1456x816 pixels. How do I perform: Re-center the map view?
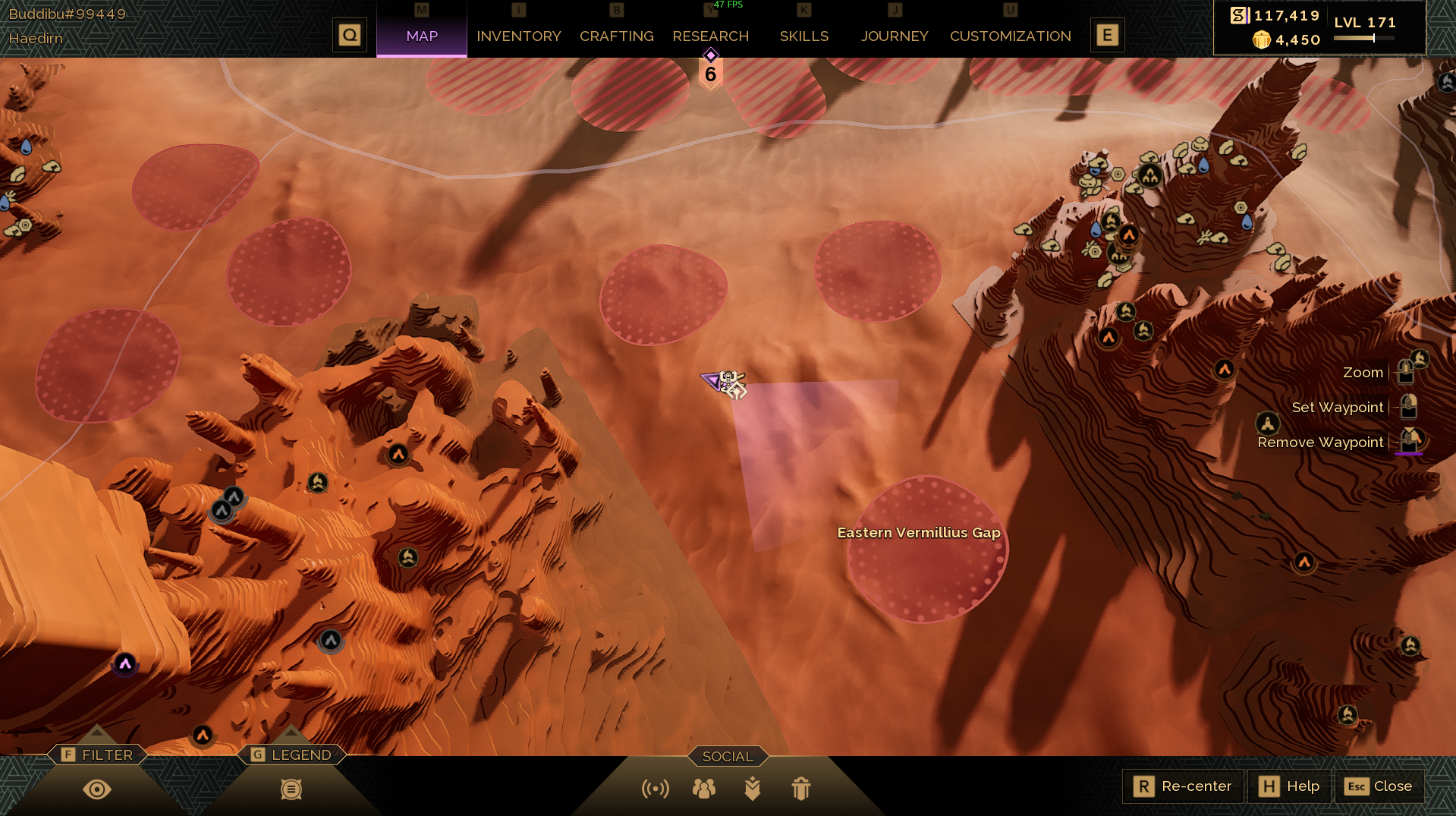1183,786
